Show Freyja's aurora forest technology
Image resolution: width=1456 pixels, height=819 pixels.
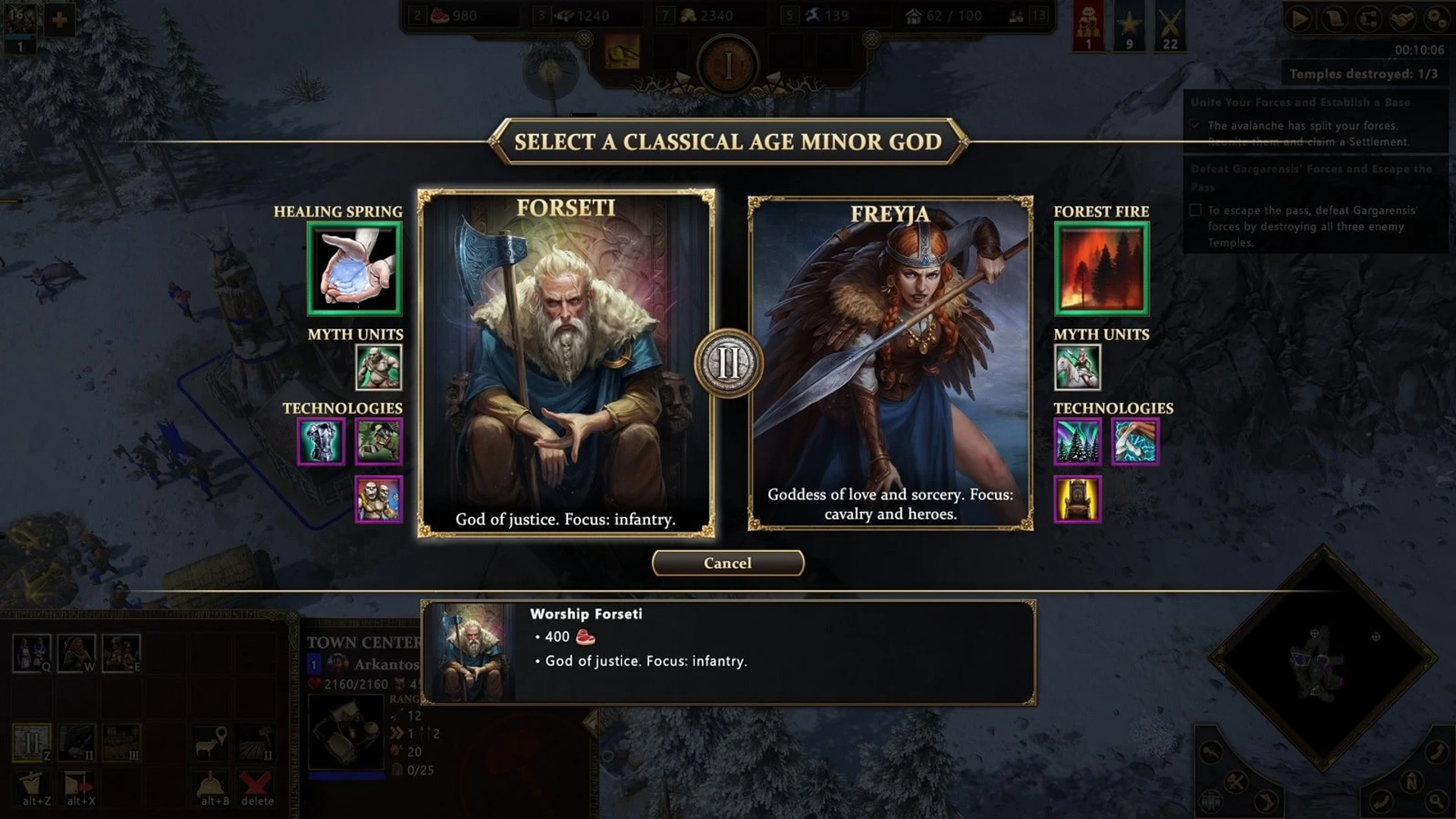click(x=1077, y=441)
